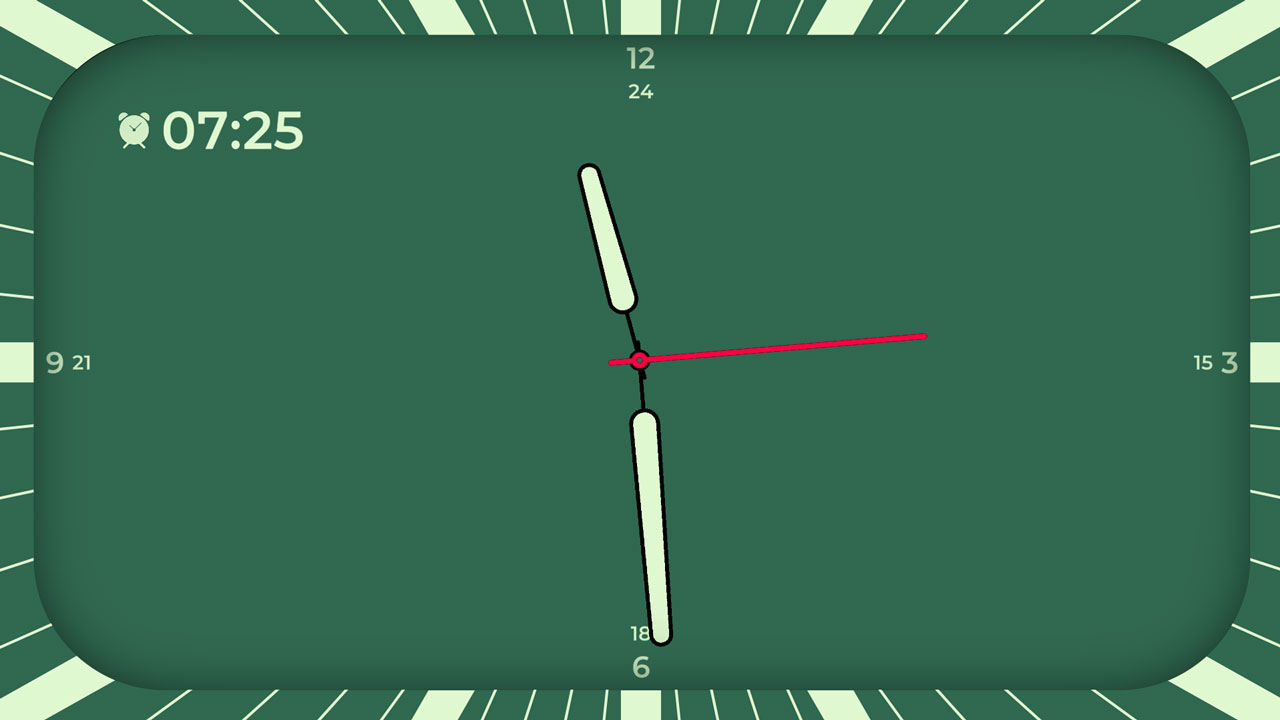
Task: Select the long minute hand pointing down
Action: (x=650, y=520)
